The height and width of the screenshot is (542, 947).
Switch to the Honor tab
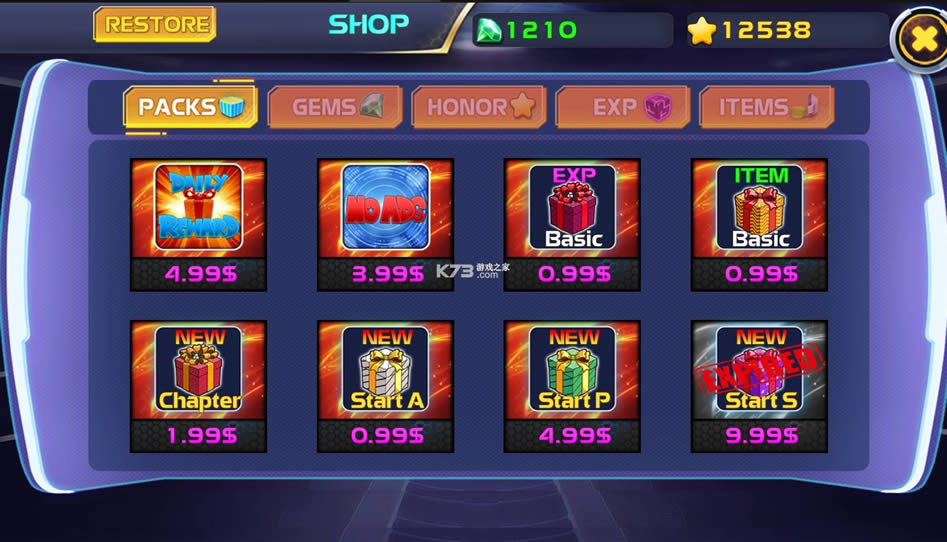pos(479,107)
